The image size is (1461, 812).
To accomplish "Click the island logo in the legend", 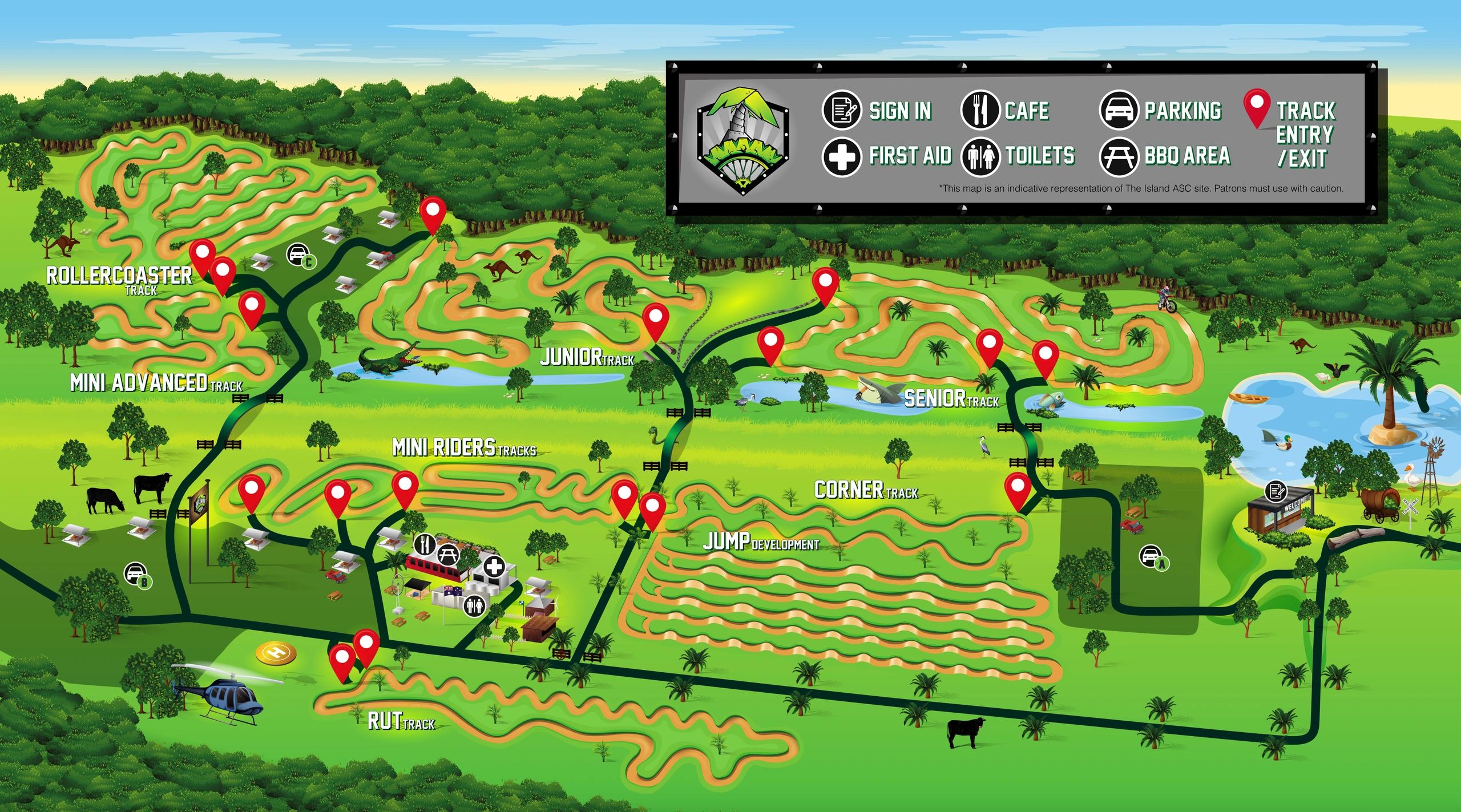I will tap(743, 141).
